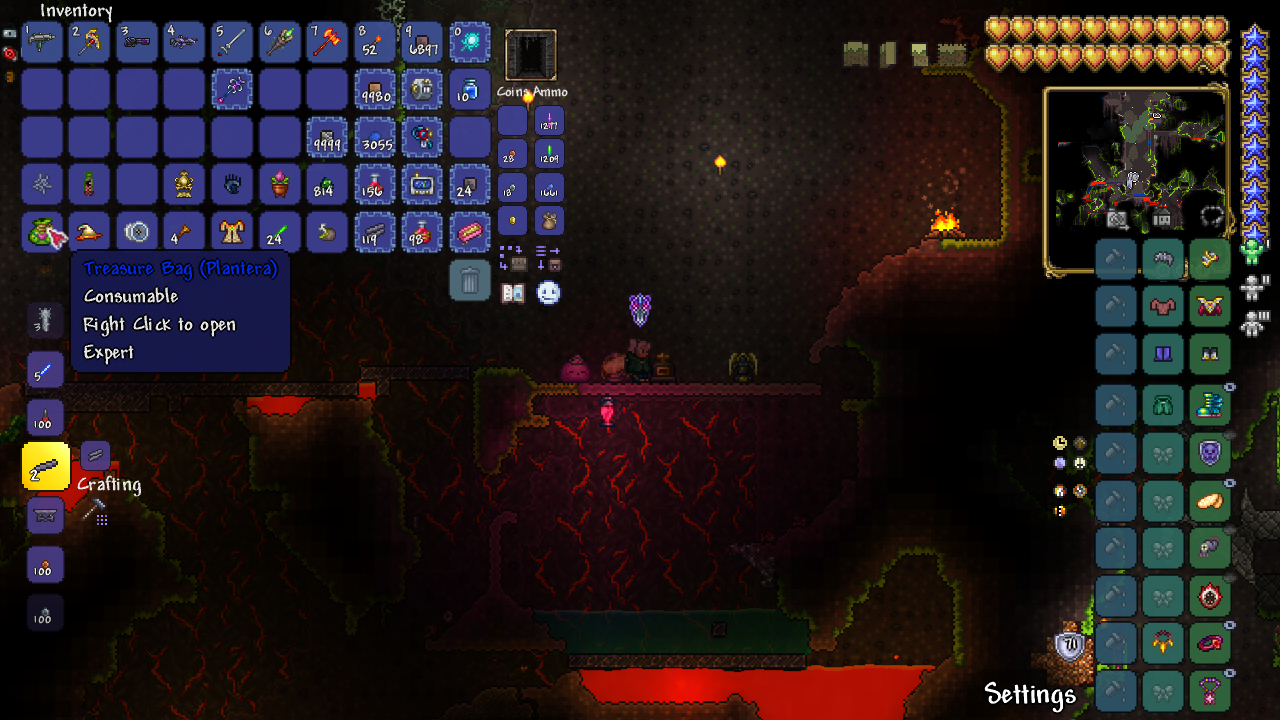Choose the potted pink flower item
The image size is (1280, 720).
click(x=280, y=185)
